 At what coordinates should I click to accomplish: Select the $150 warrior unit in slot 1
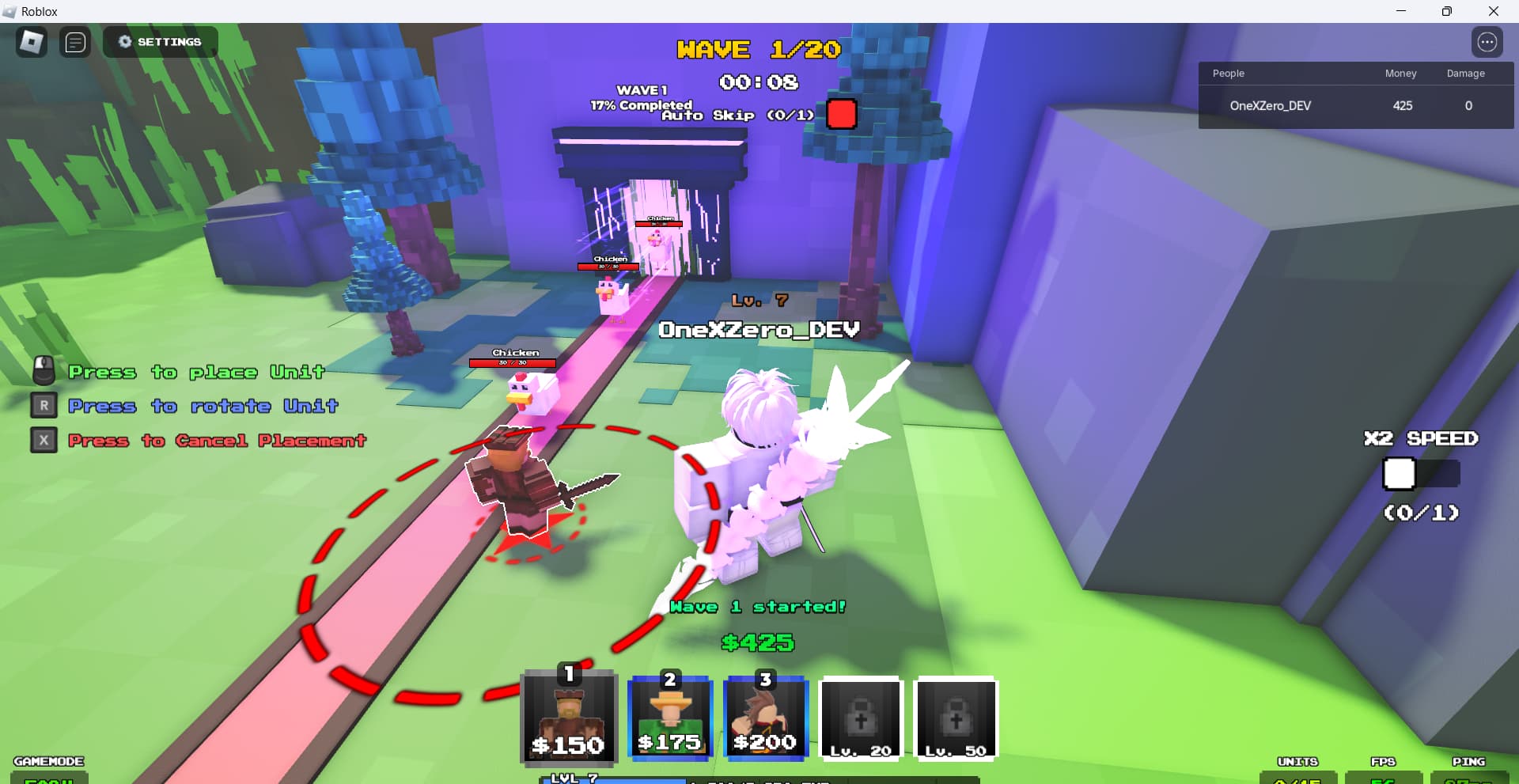tap(569, 718)
